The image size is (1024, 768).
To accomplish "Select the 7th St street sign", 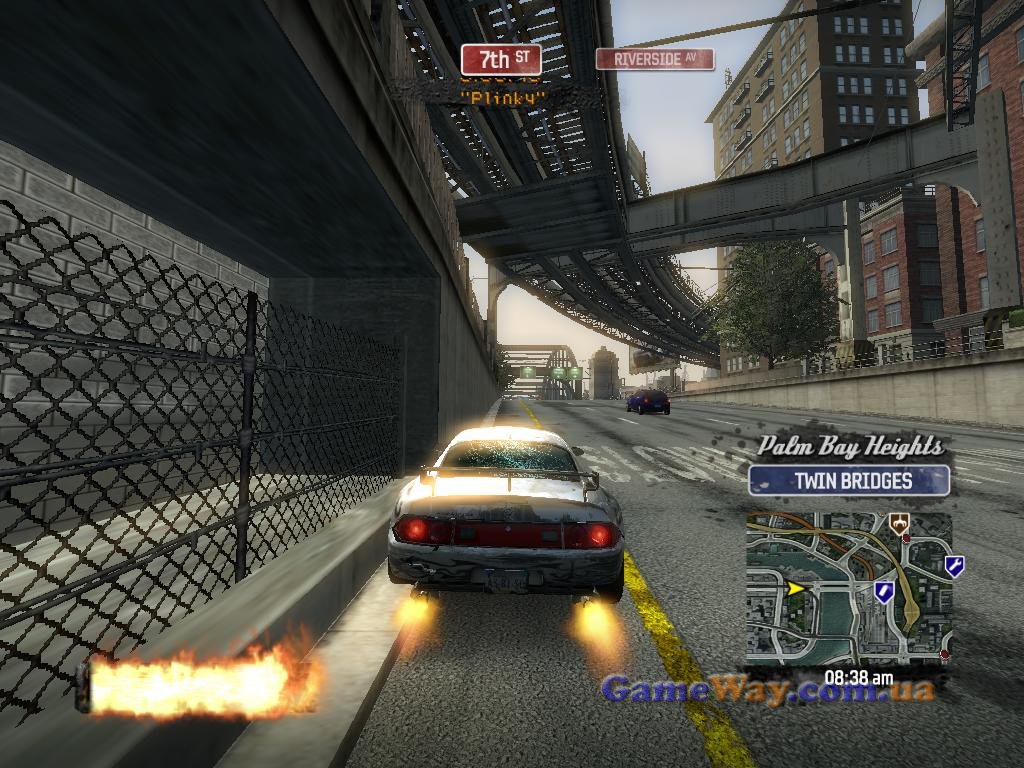I will pos(501,59).
